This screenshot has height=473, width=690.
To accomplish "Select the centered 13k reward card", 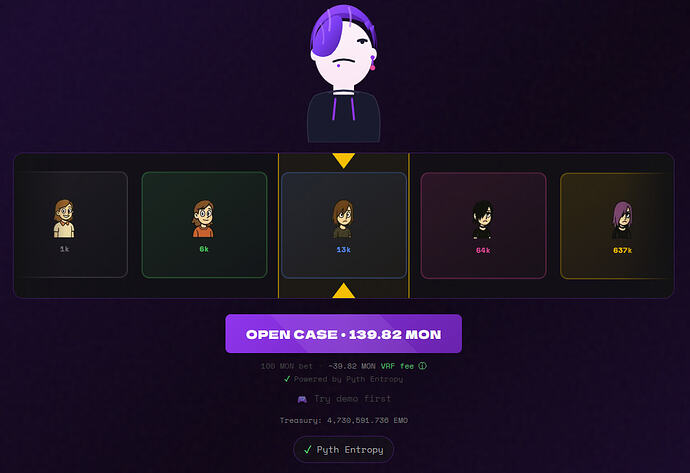I will tap(343, 224).
